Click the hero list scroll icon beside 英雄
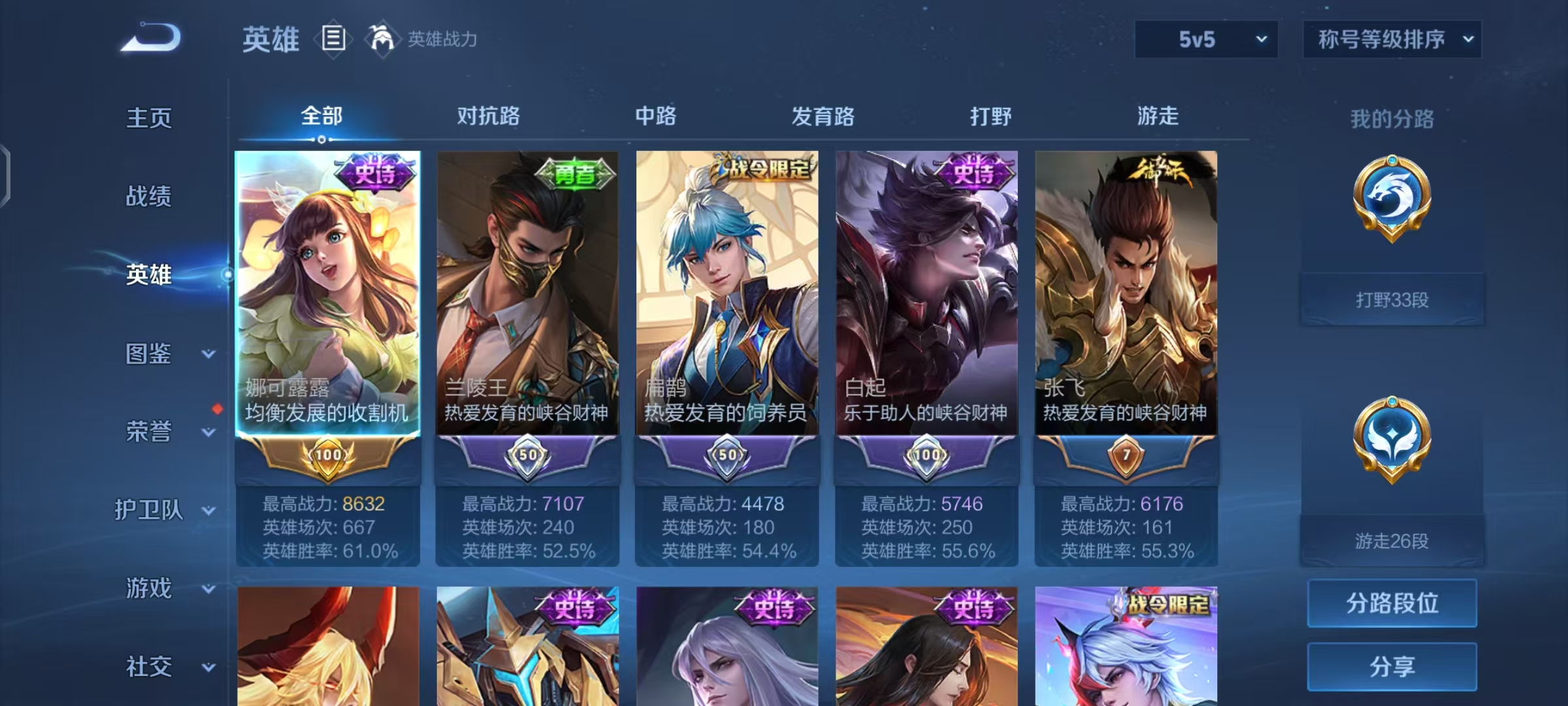1568x706 pixels. (333, 39)
